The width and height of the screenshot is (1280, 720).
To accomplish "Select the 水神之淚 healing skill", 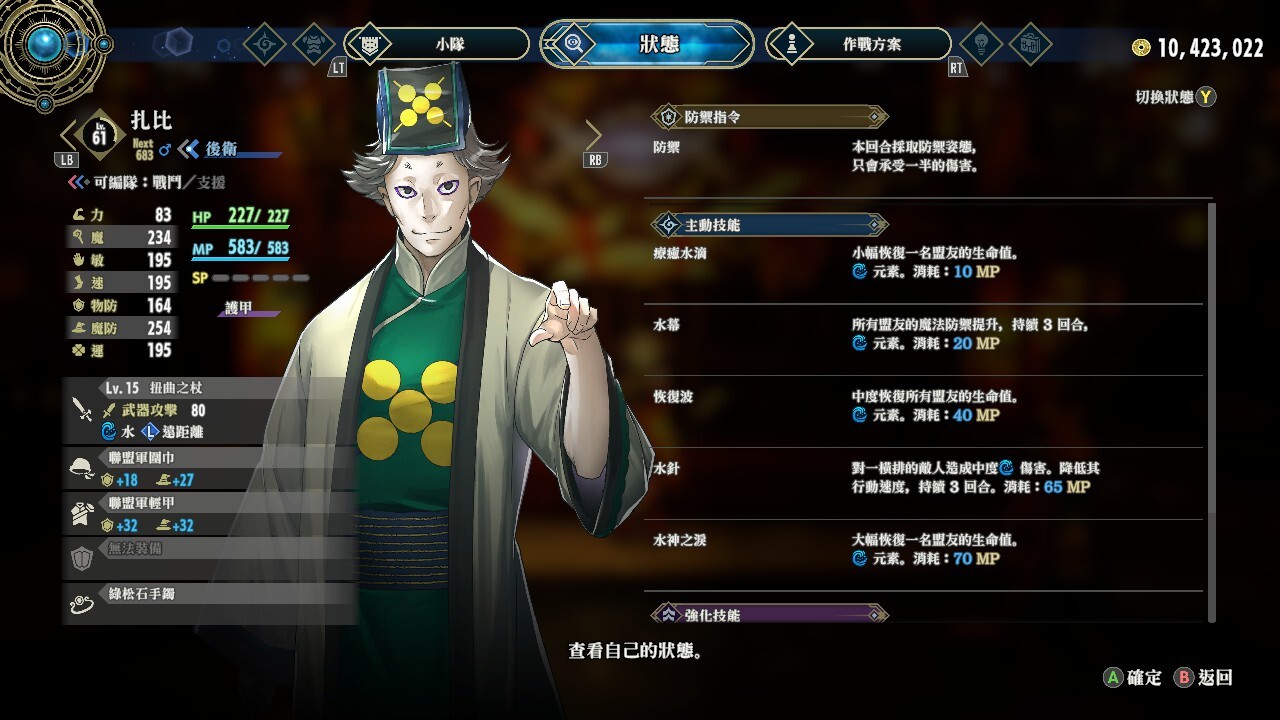I will [x=925, y=550].
